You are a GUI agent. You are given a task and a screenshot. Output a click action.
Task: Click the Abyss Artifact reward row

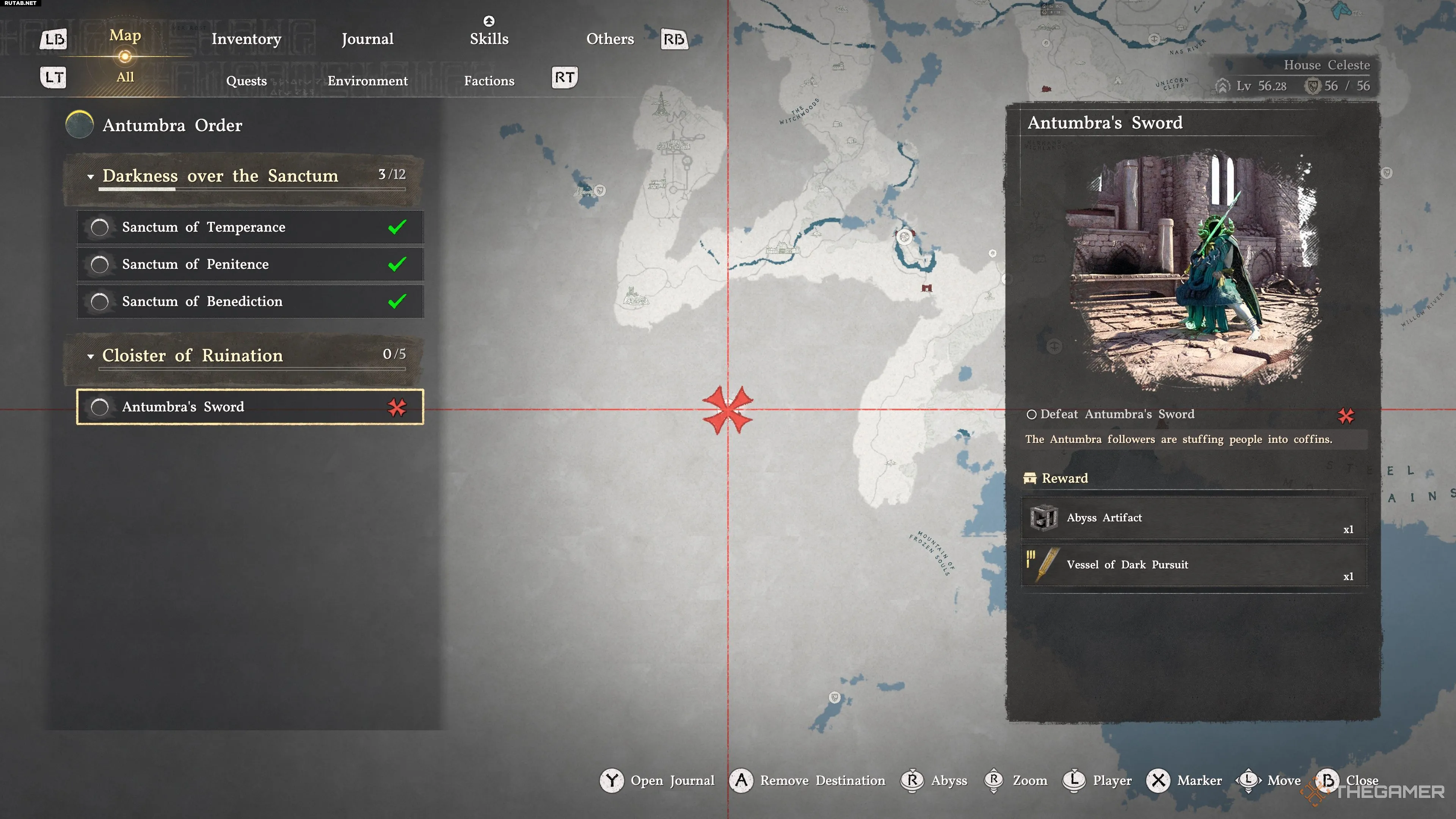(x=1194, y=518)
